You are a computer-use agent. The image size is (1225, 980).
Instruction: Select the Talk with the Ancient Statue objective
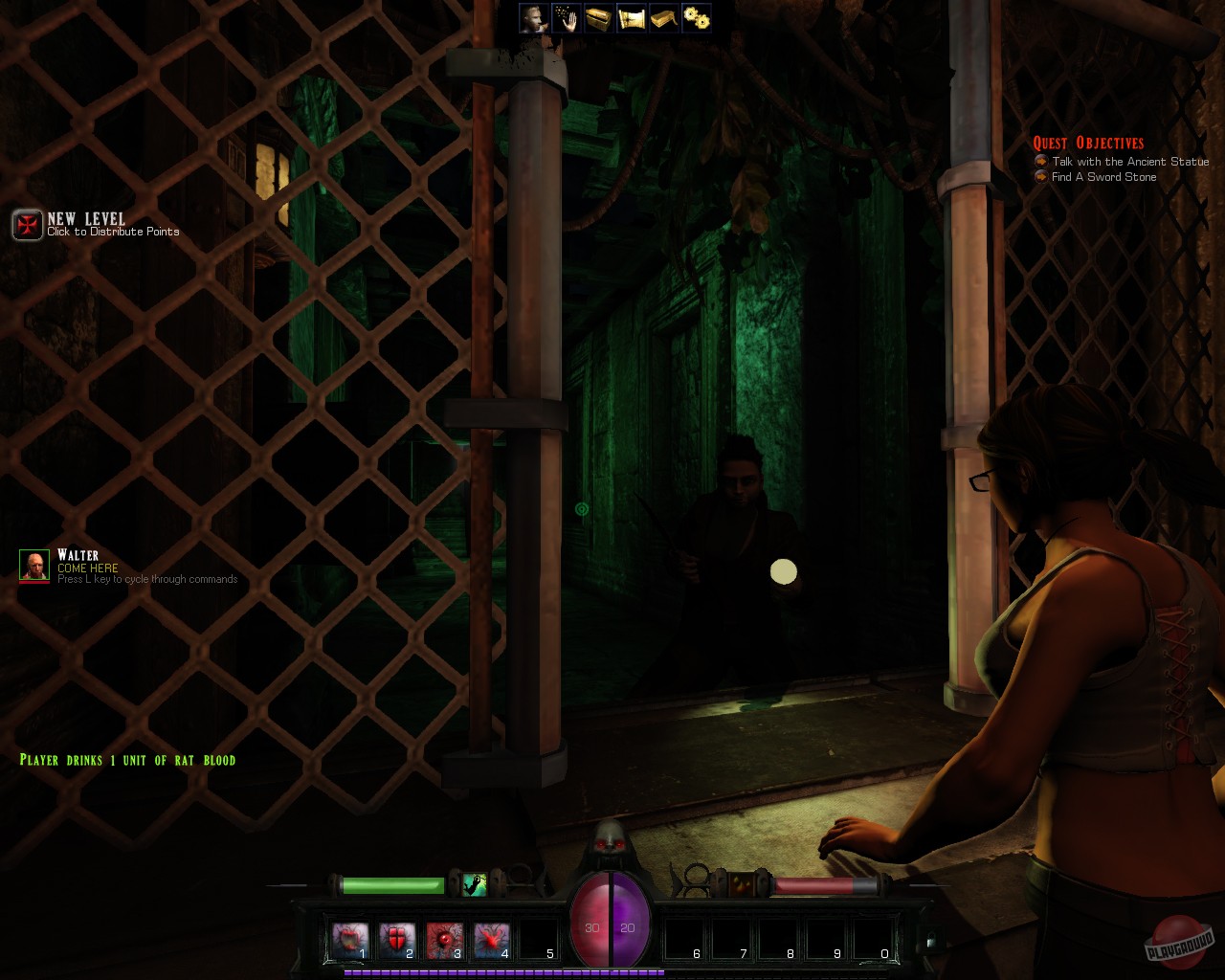(x=1129, y=162)
